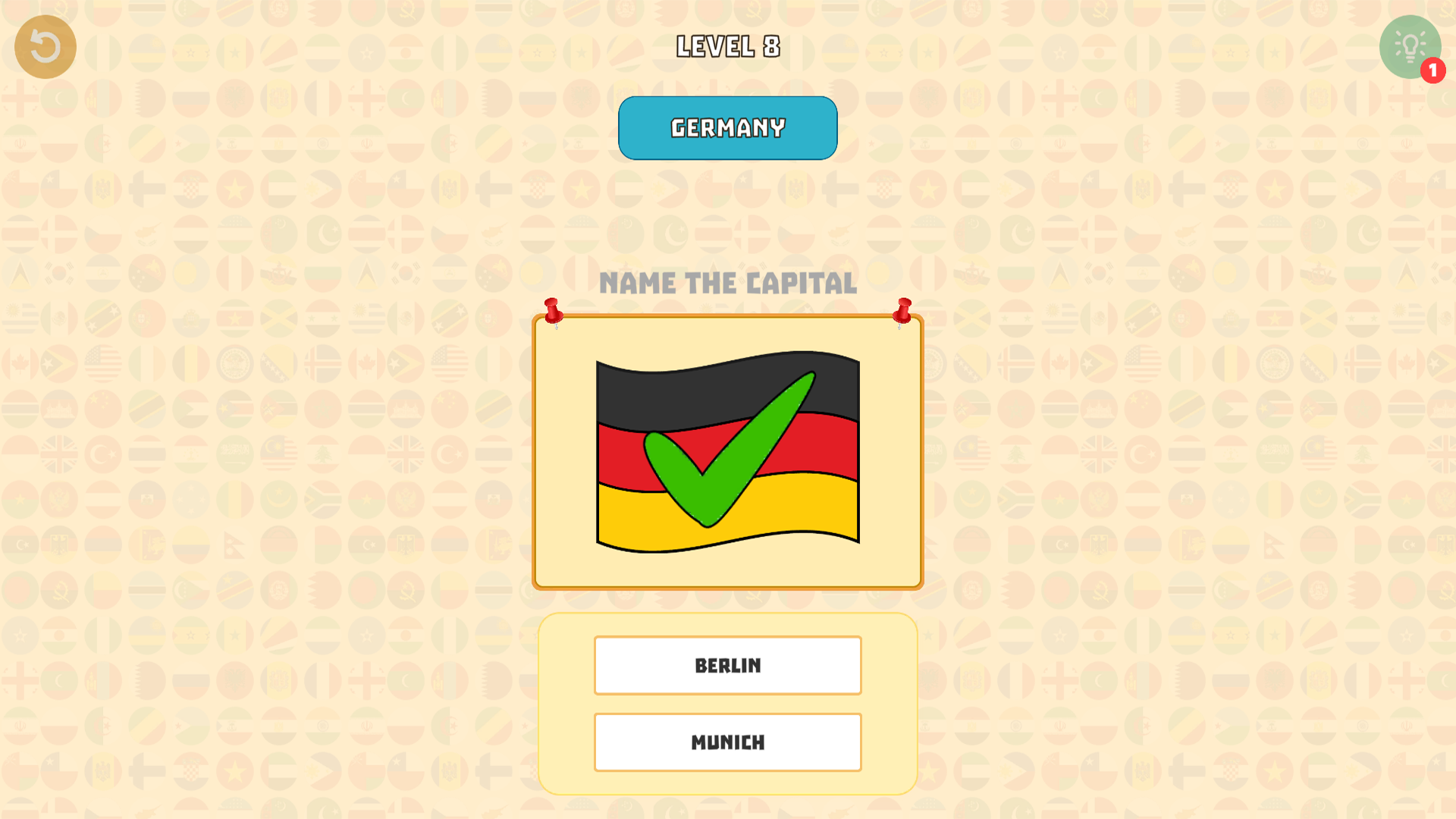Select the circular arrow replay icon

coord(45,46)
